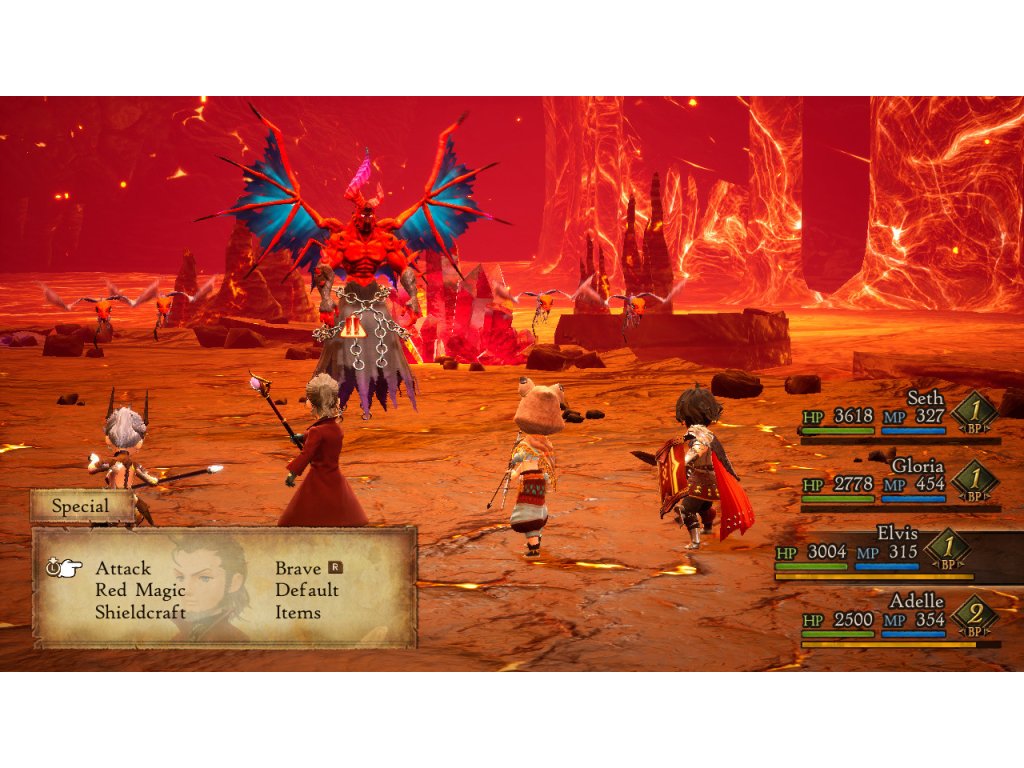This screenshot has height=768, width=1024.
Task: Select Elvis's party status row
Action: pos(890,552)
